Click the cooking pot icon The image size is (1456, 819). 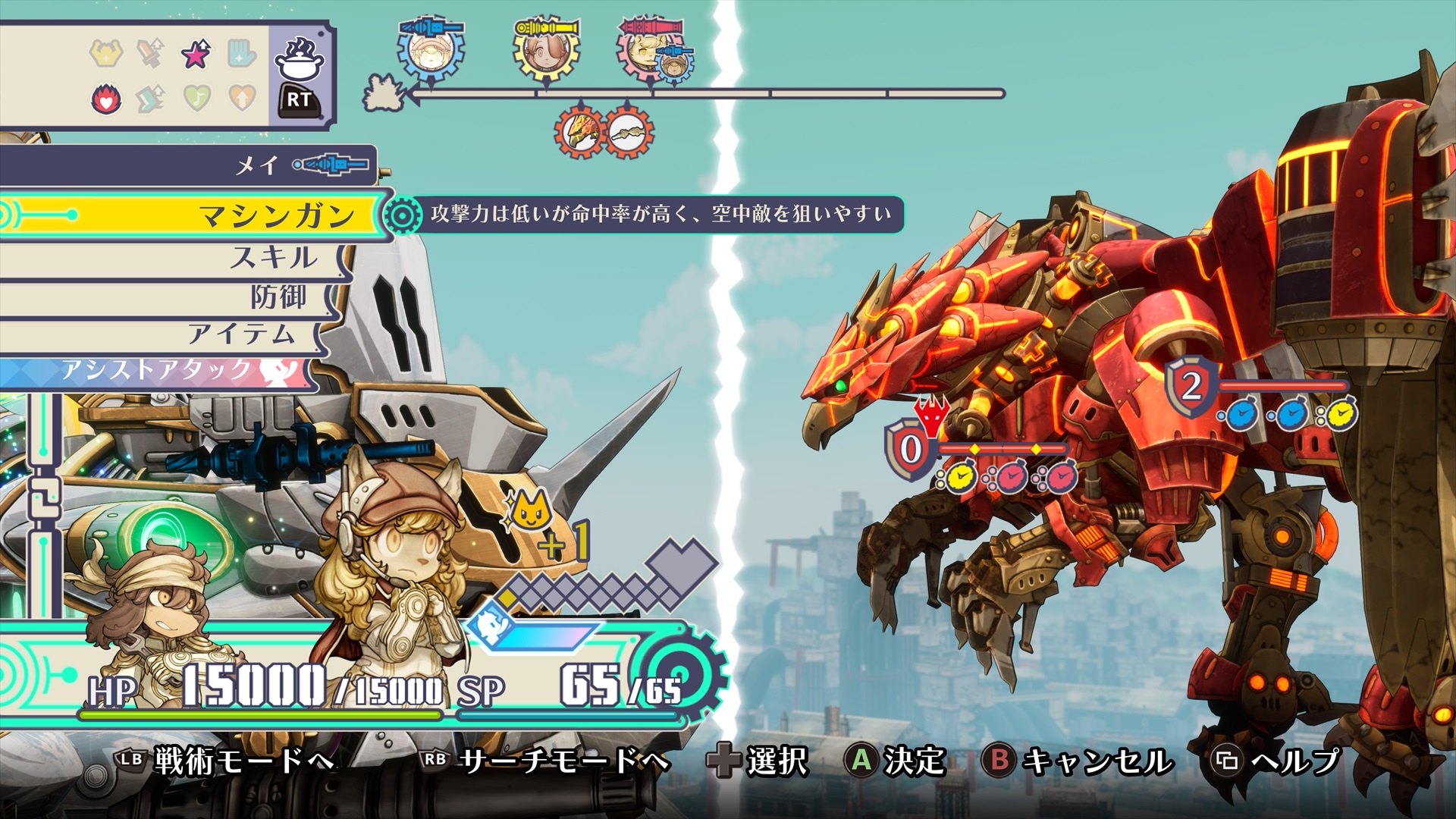299,59
